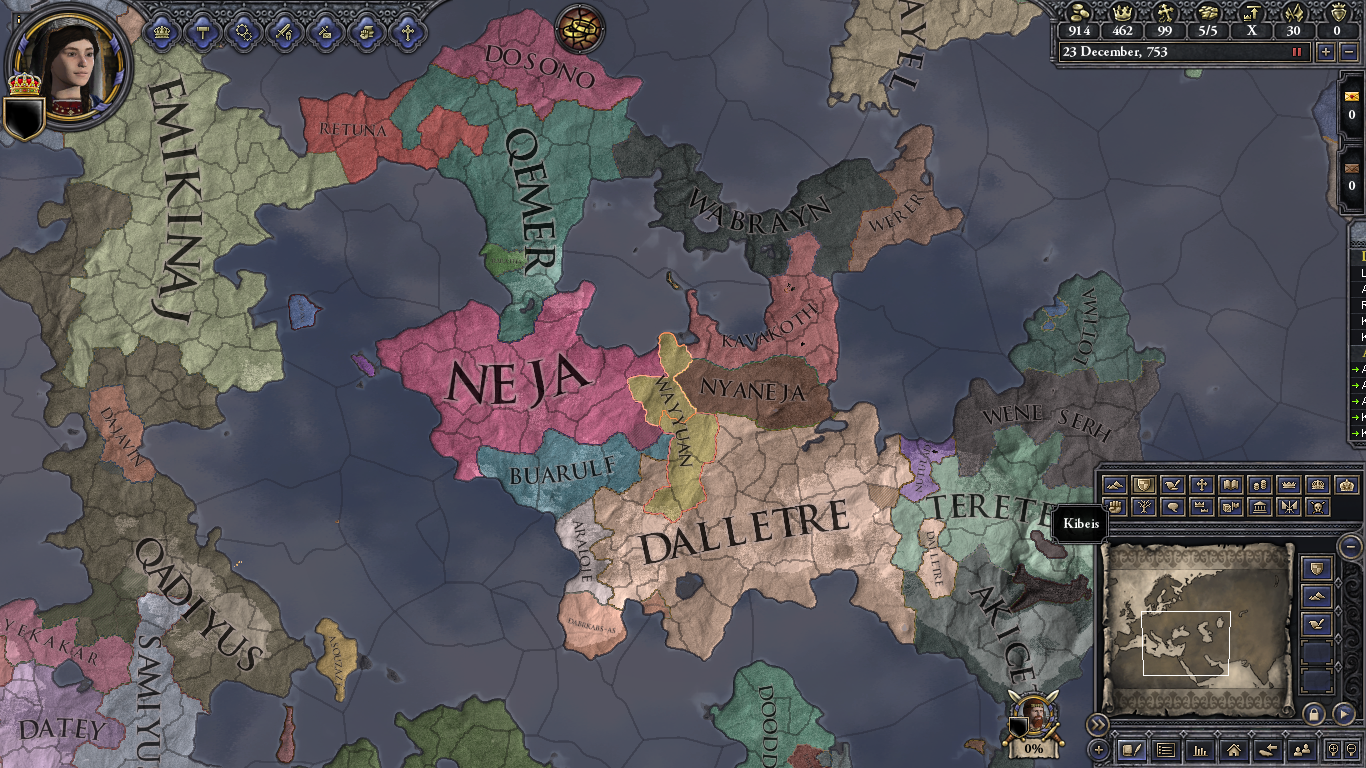Viewport: 1366px width, 768px height.
Task: Open the economy map mode with coins icon
Action: click(1260, 484)
